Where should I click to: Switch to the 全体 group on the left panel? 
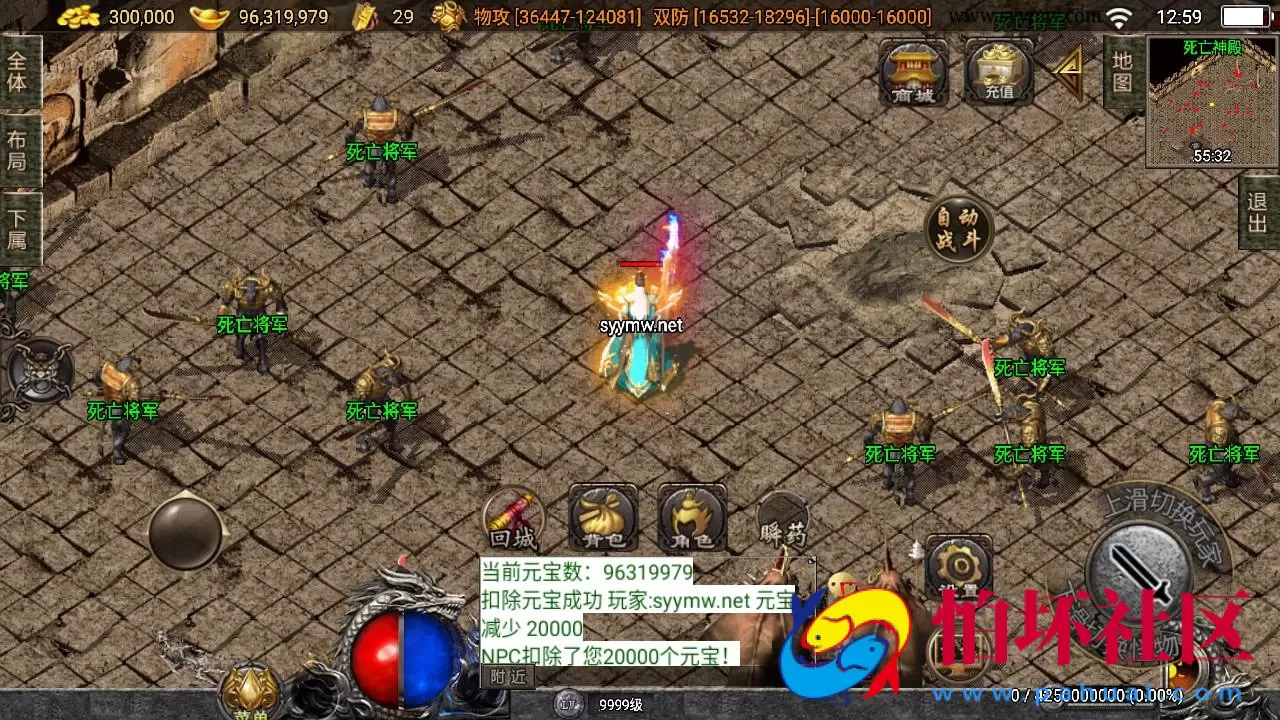[x=20, y=72]
